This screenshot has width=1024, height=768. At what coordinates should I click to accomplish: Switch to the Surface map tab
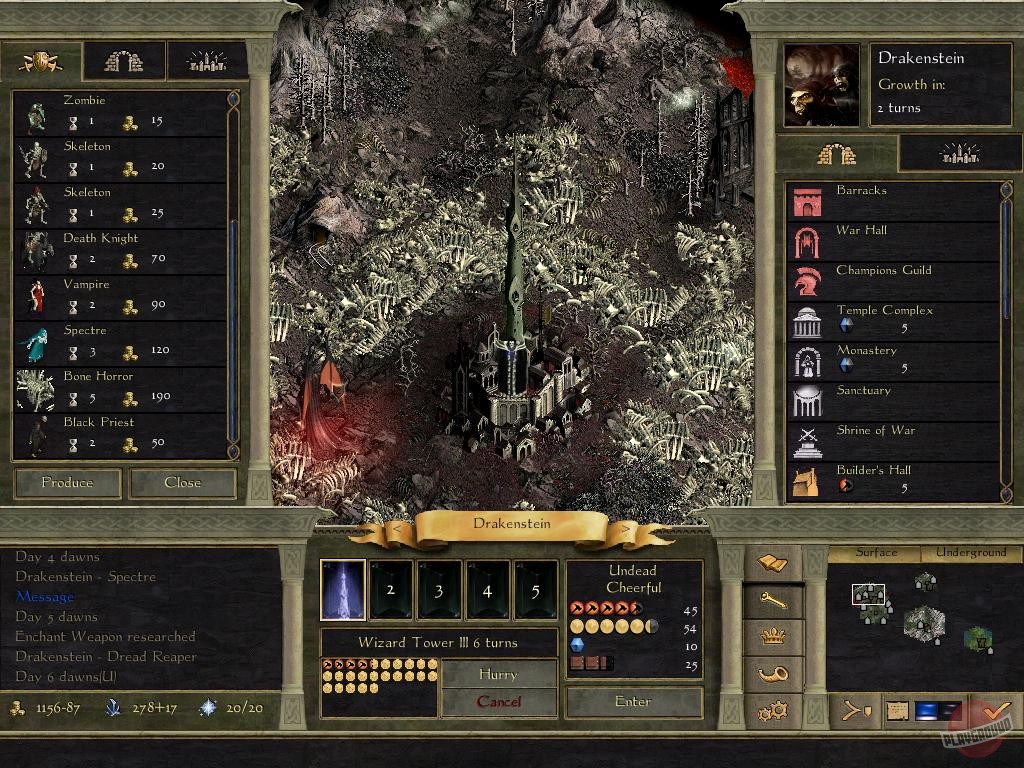coord(876,552)
